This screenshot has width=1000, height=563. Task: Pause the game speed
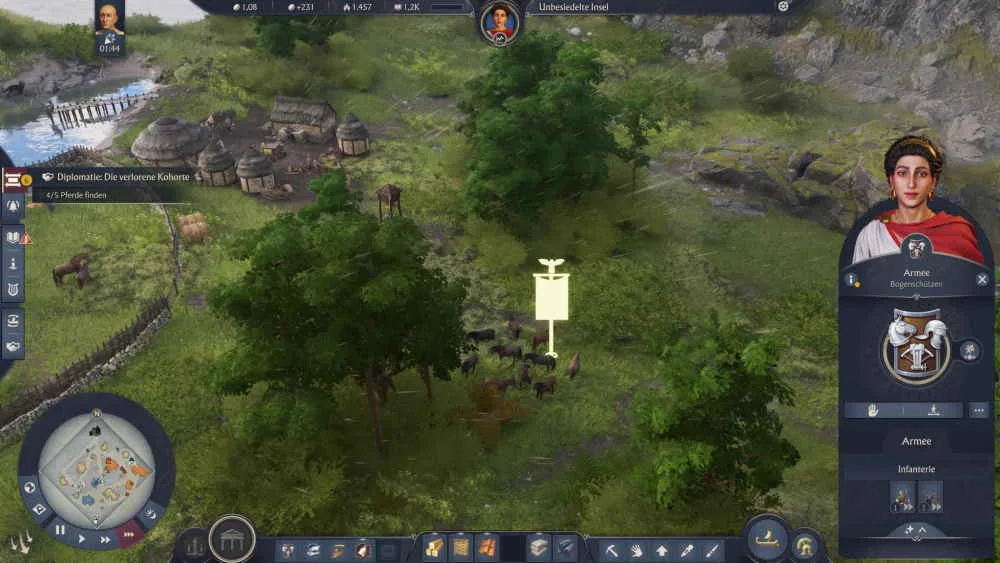pyautogui.click(x=60, y=530)
